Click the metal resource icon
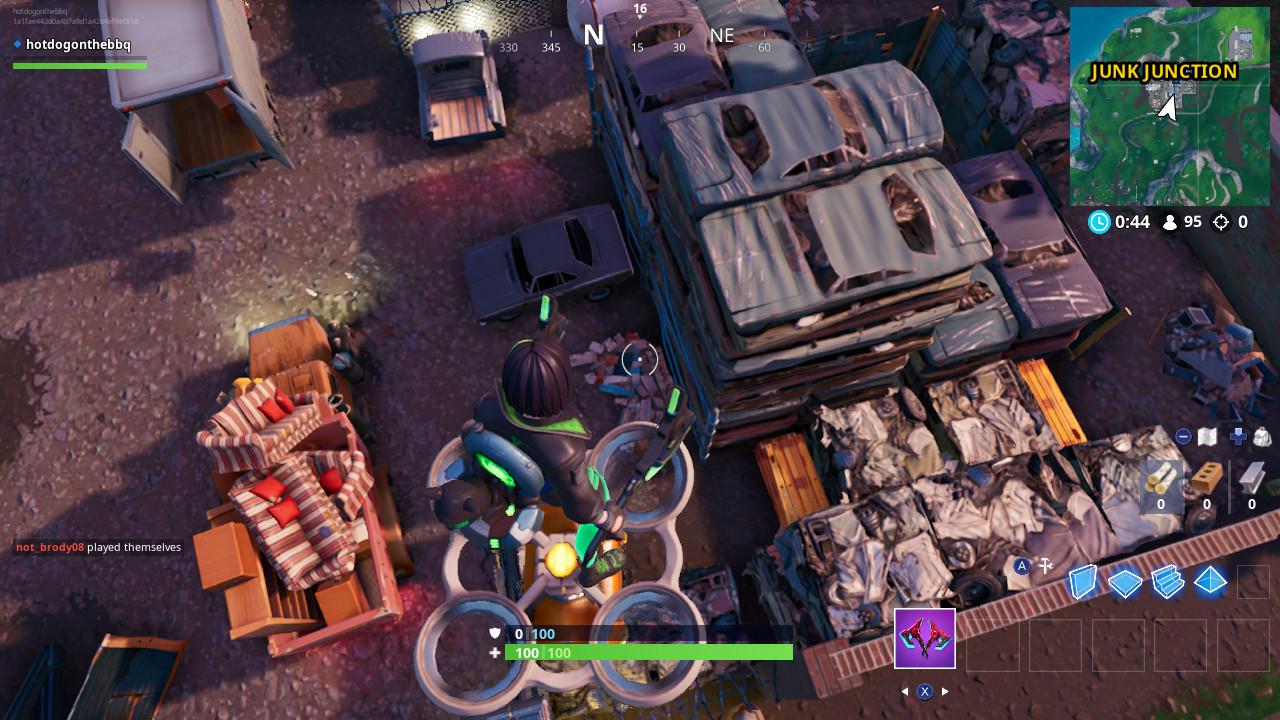The image size is (1280, 720). tap(1250, 478)
